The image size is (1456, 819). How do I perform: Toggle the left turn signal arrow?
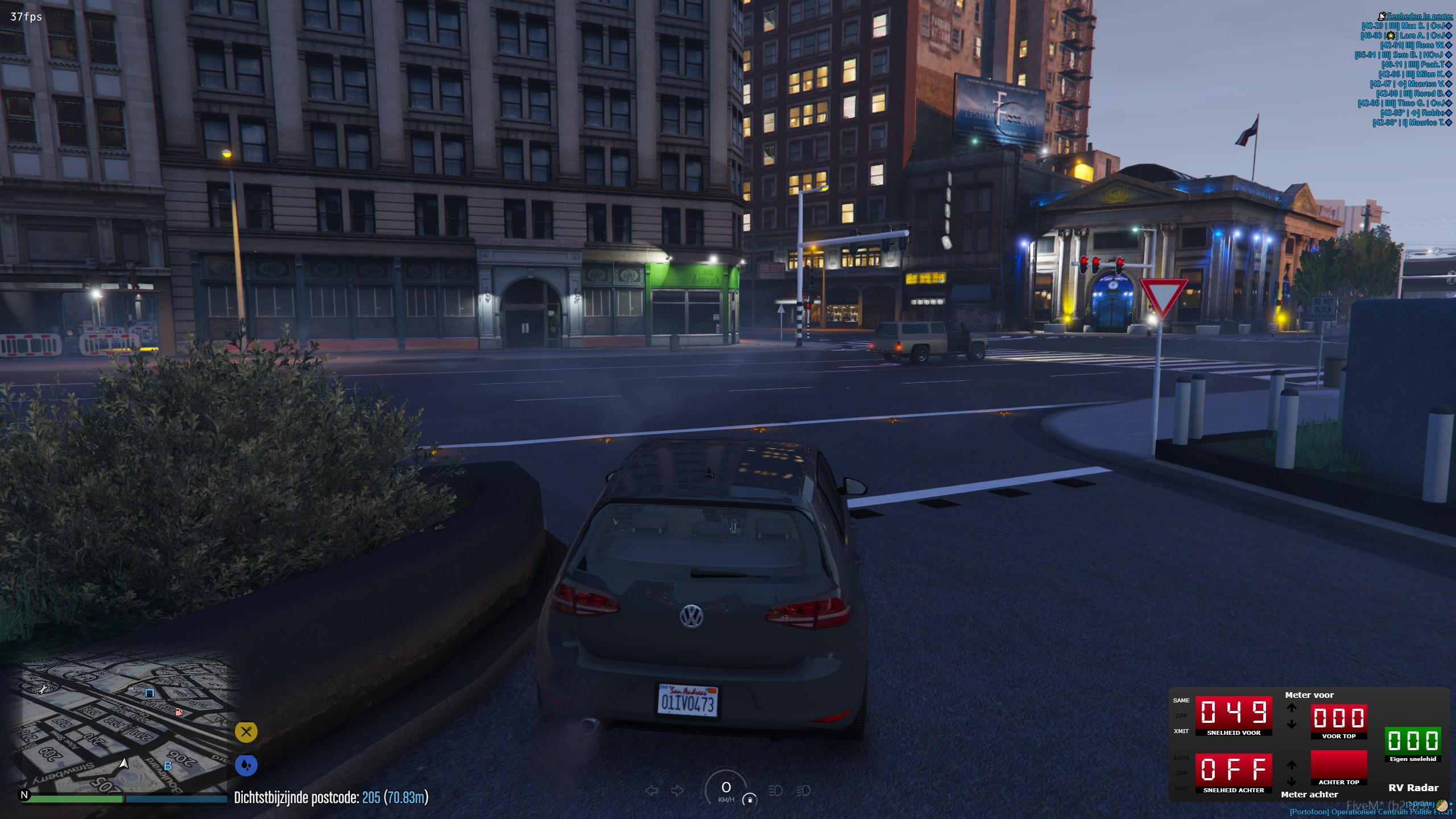click(652, 791)
